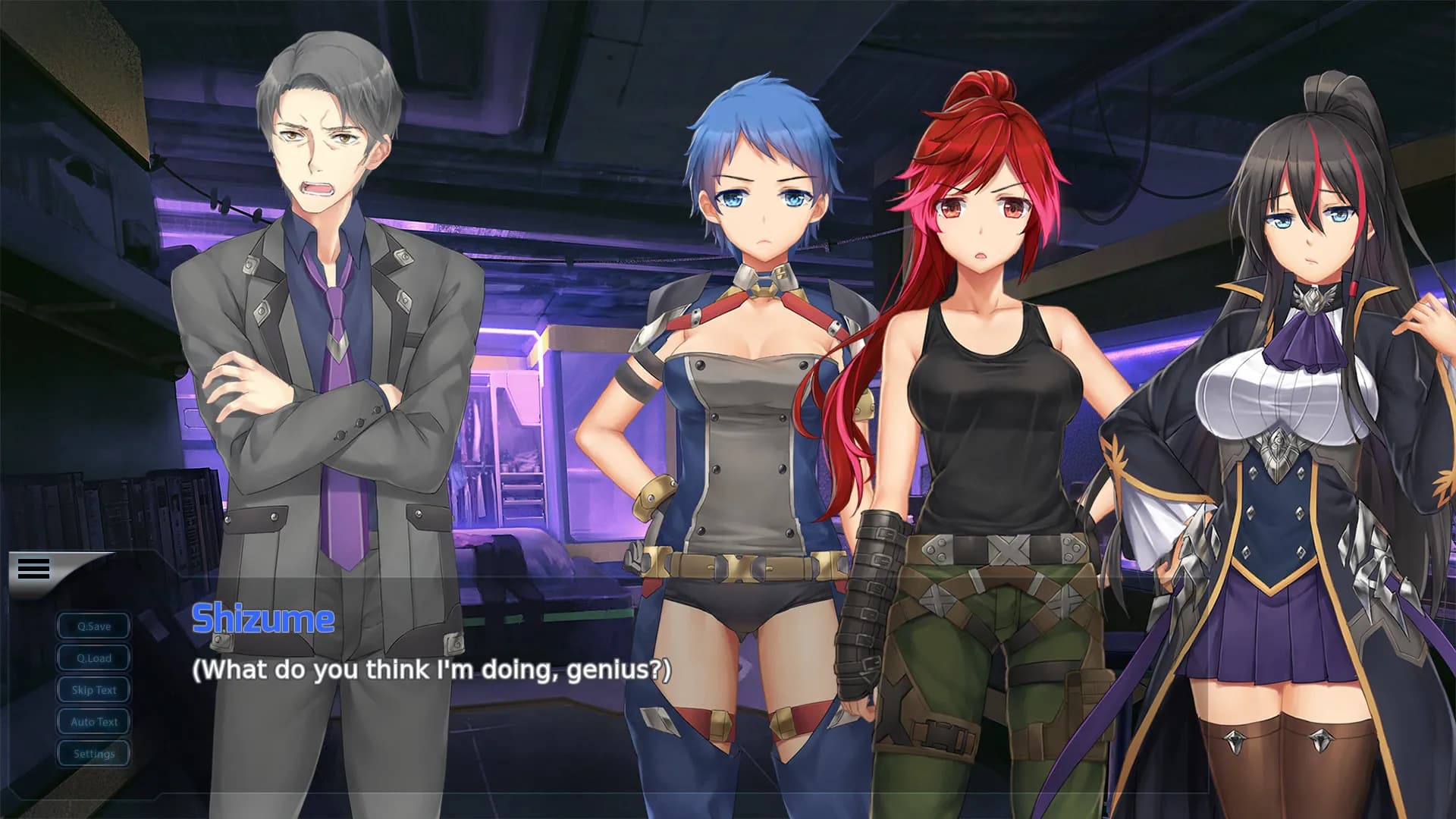Click Q.Load to restore quick save

(x=93, y=657)
